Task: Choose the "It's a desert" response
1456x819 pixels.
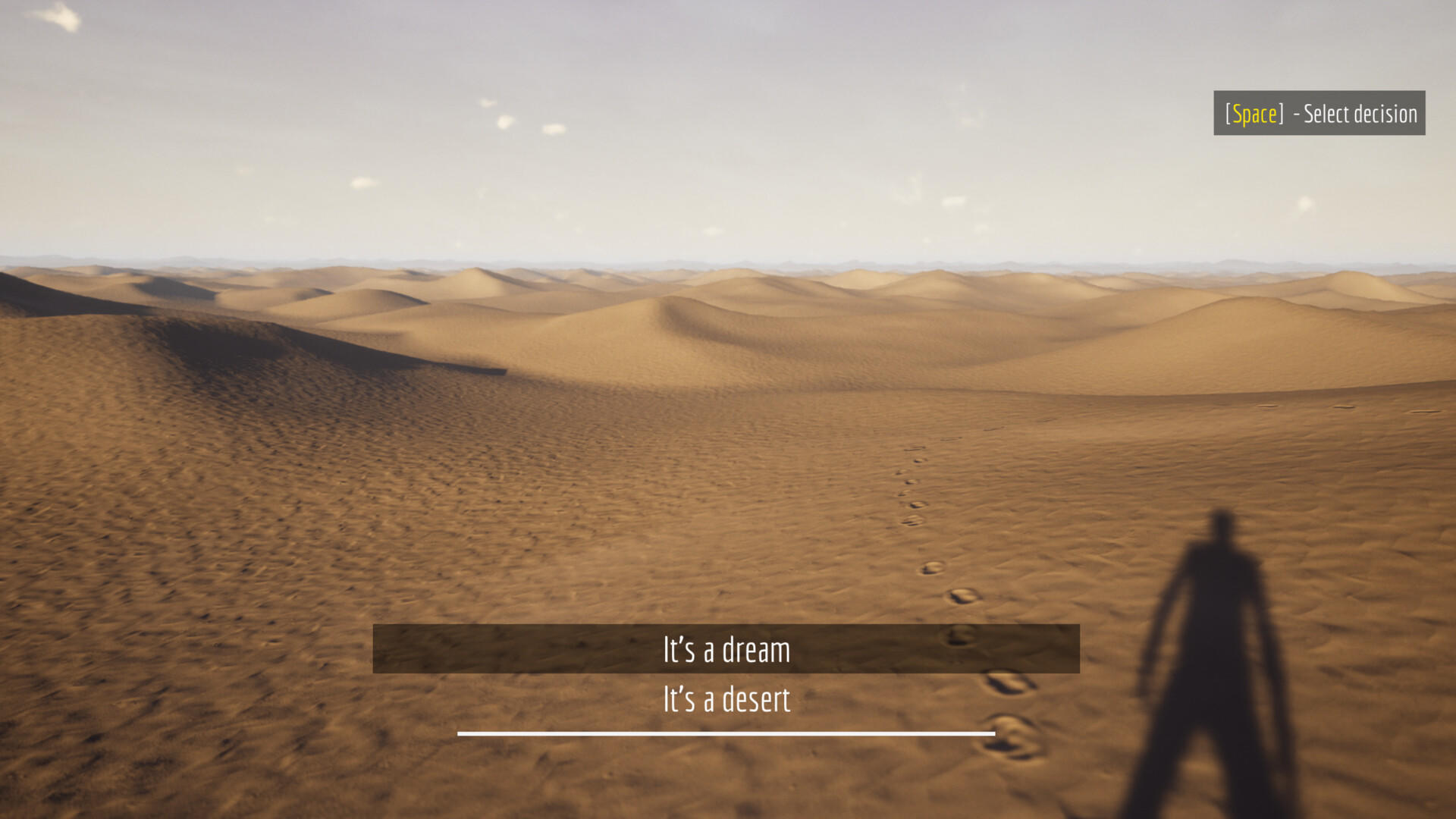Action: point(726,701)
